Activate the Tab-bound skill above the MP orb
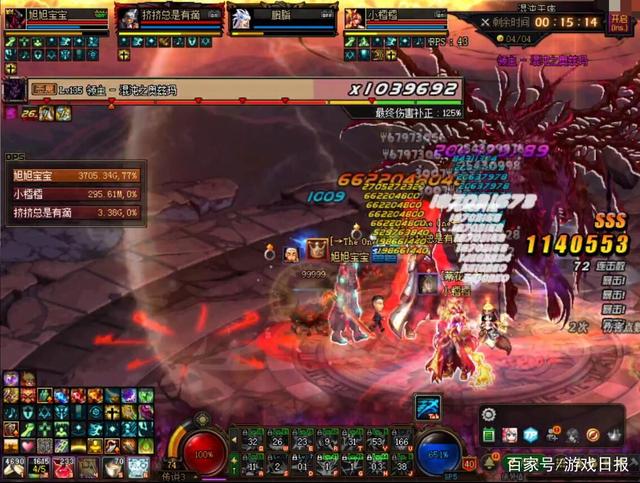 (428, 407)
